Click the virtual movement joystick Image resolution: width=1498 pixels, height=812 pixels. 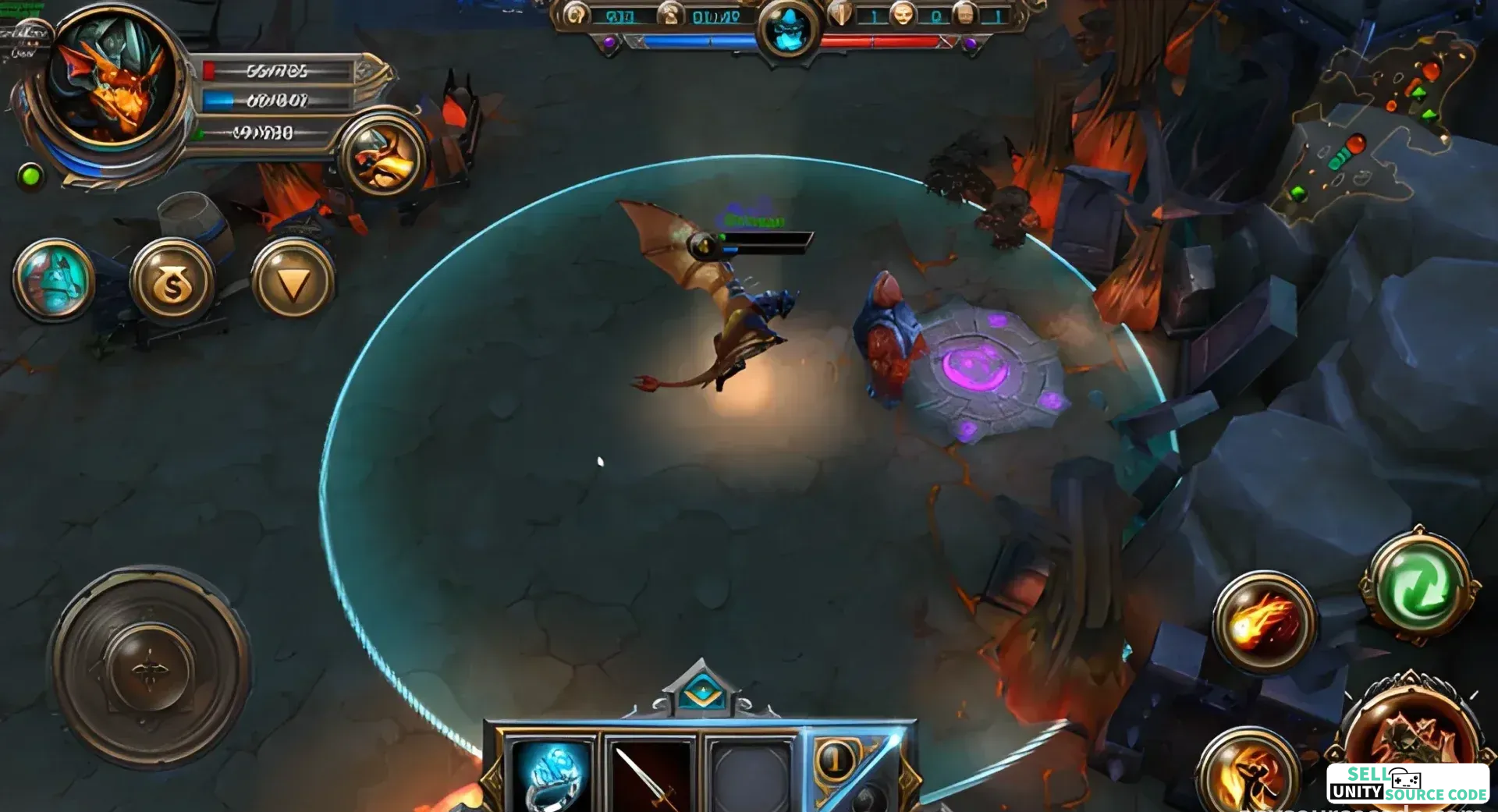click(150, 668)
